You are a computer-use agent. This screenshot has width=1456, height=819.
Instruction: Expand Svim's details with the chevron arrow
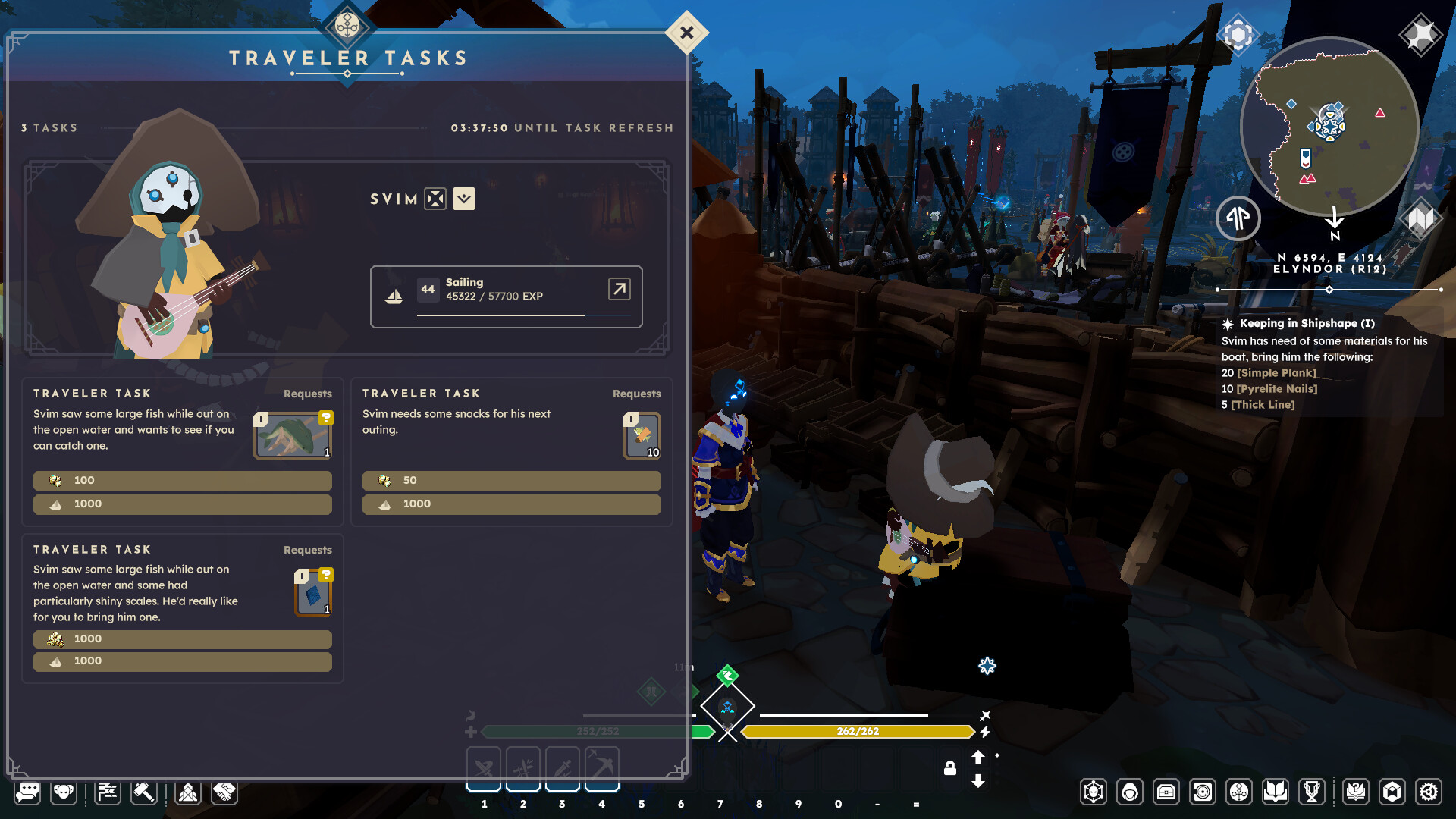463,199
